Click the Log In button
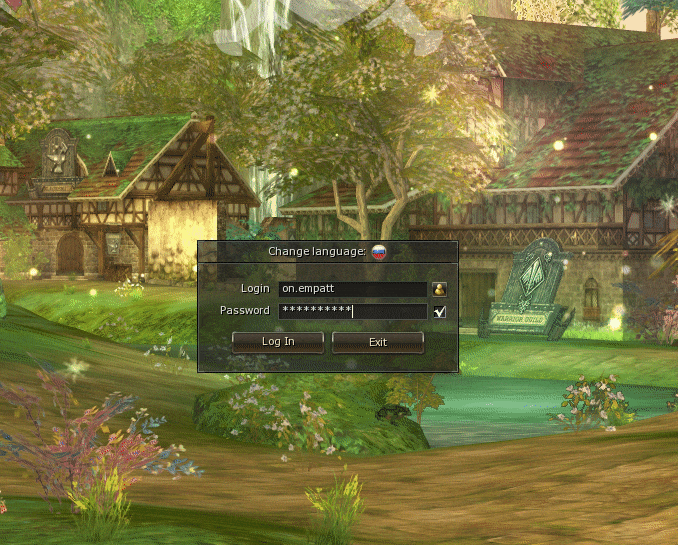This screenshot has height=545, width=678. pos(278,342)
